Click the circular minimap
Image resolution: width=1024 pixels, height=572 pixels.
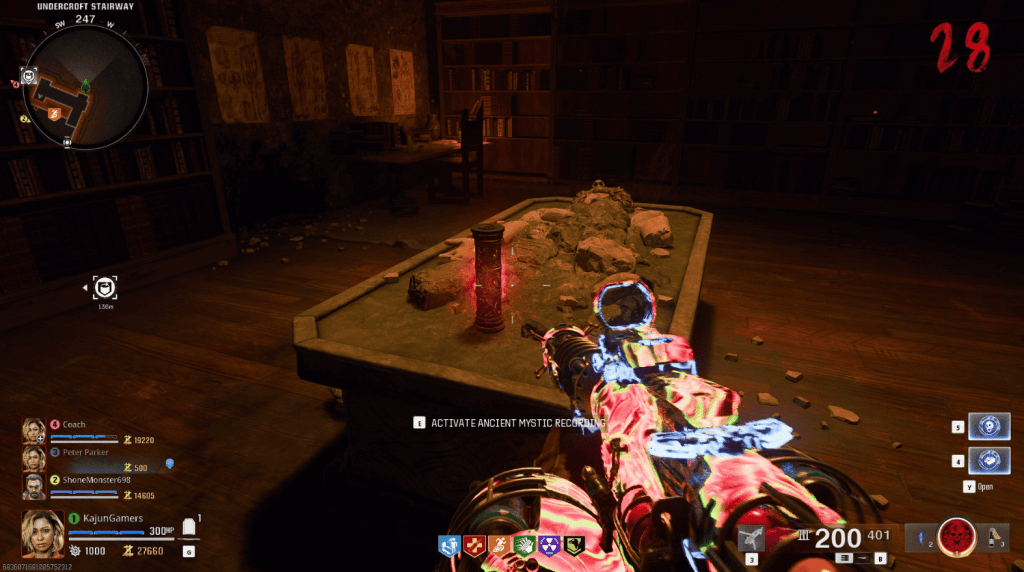click(89, 86)
